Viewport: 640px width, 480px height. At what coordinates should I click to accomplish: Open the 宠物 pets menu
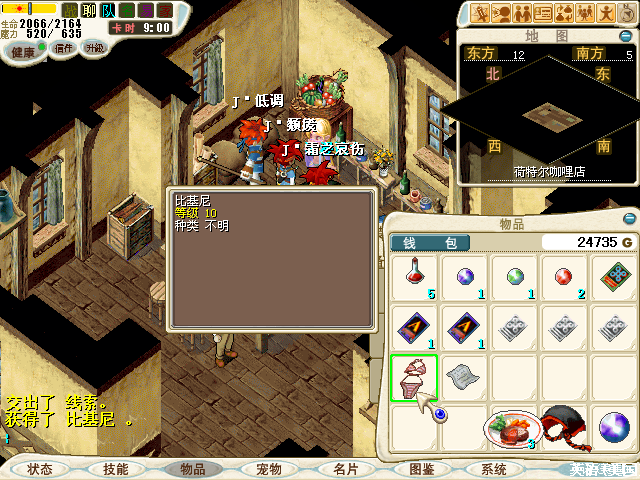point(269,468)
